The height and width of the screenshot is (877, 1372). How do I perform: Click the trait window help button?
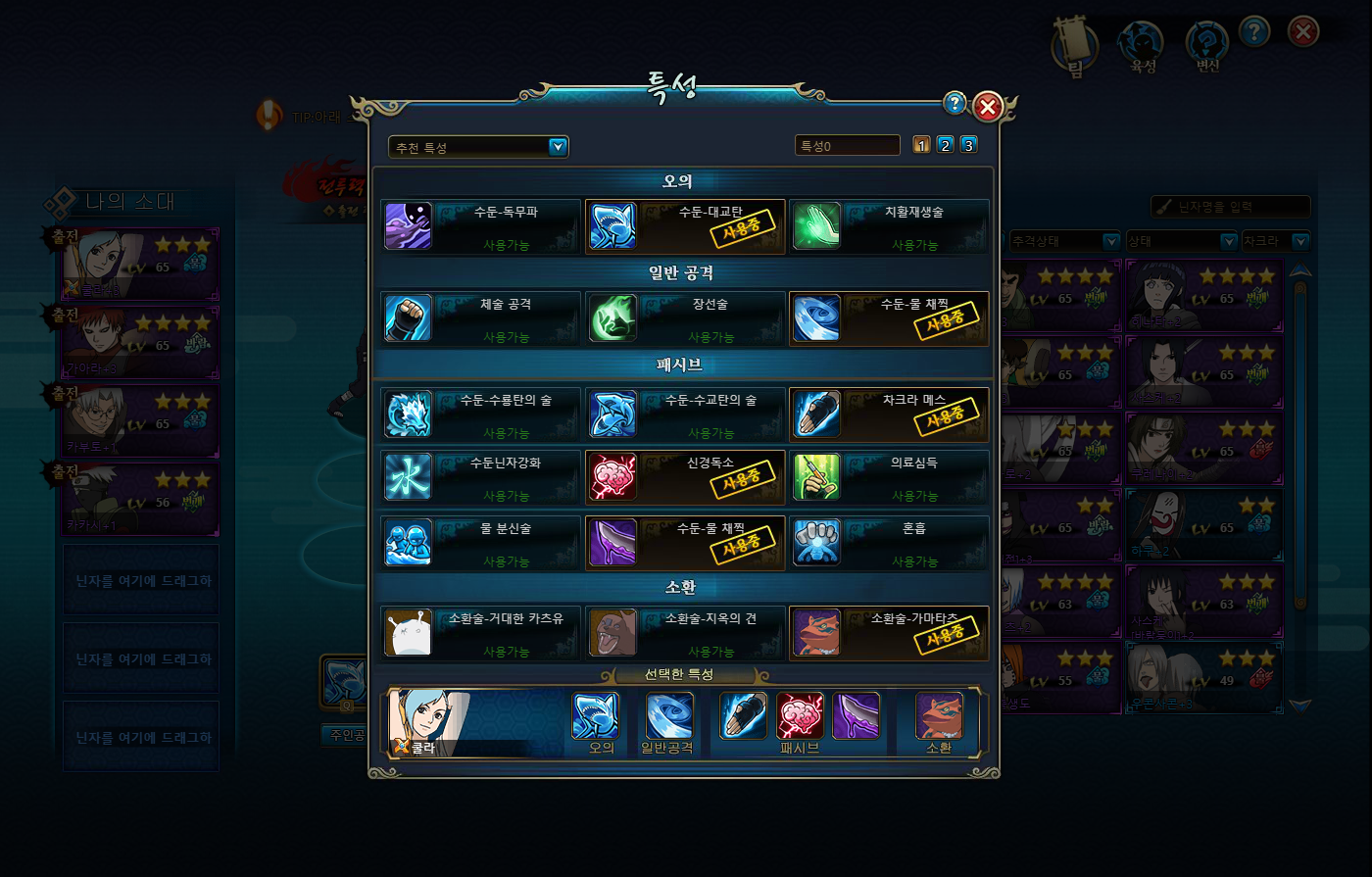[x=955, y=104]
